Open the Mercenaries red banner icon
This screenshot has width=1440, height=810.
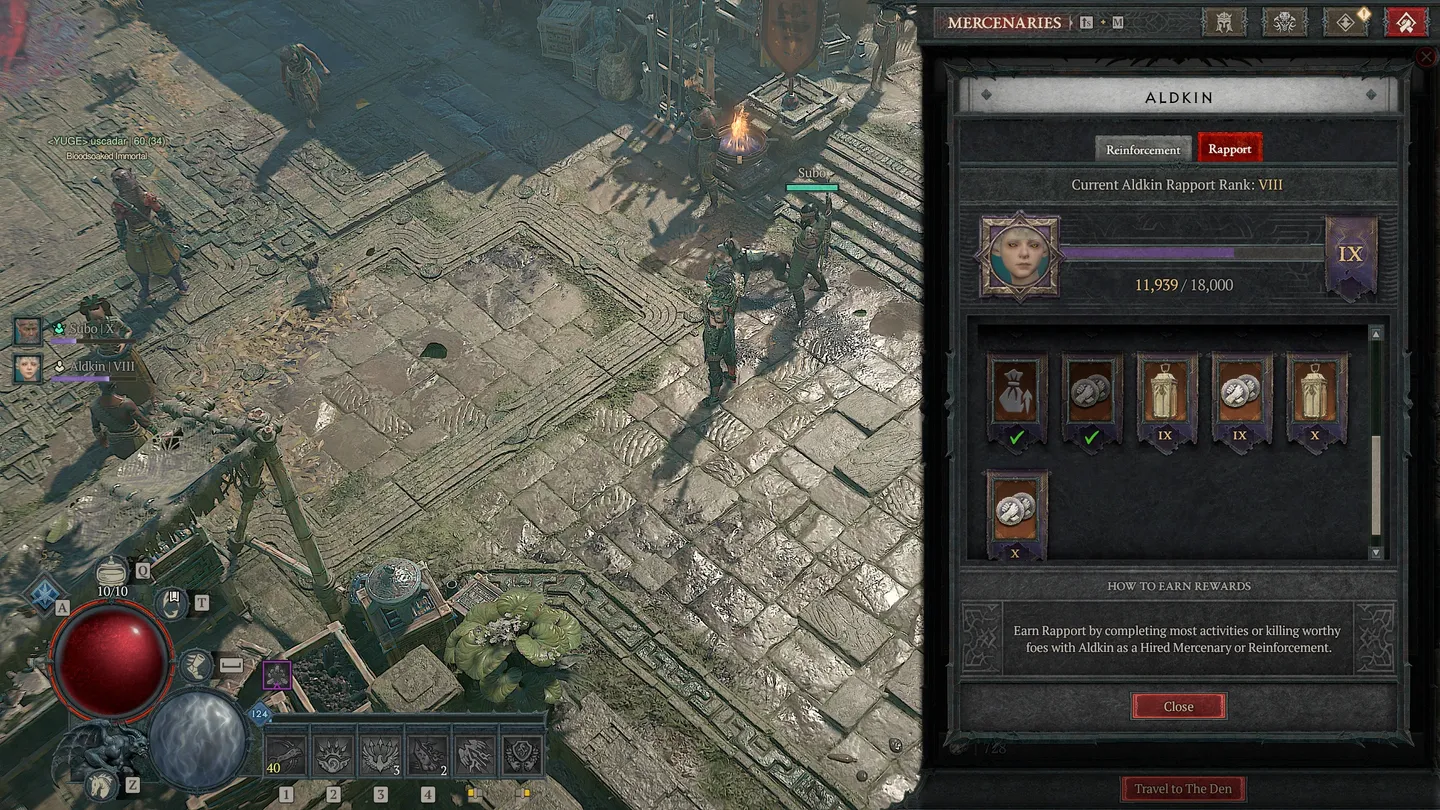coord(1405,22)
